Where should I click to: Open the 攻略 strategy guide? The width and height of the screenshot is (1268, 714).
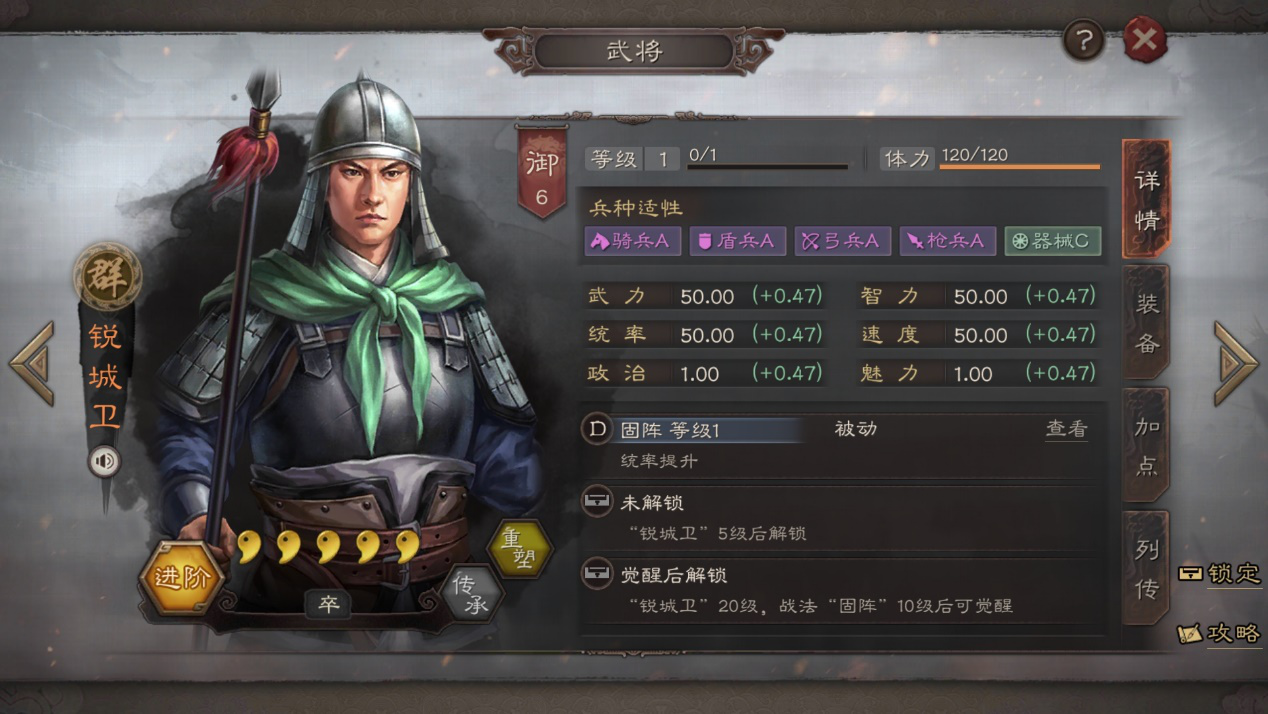tap(1221, 633)
